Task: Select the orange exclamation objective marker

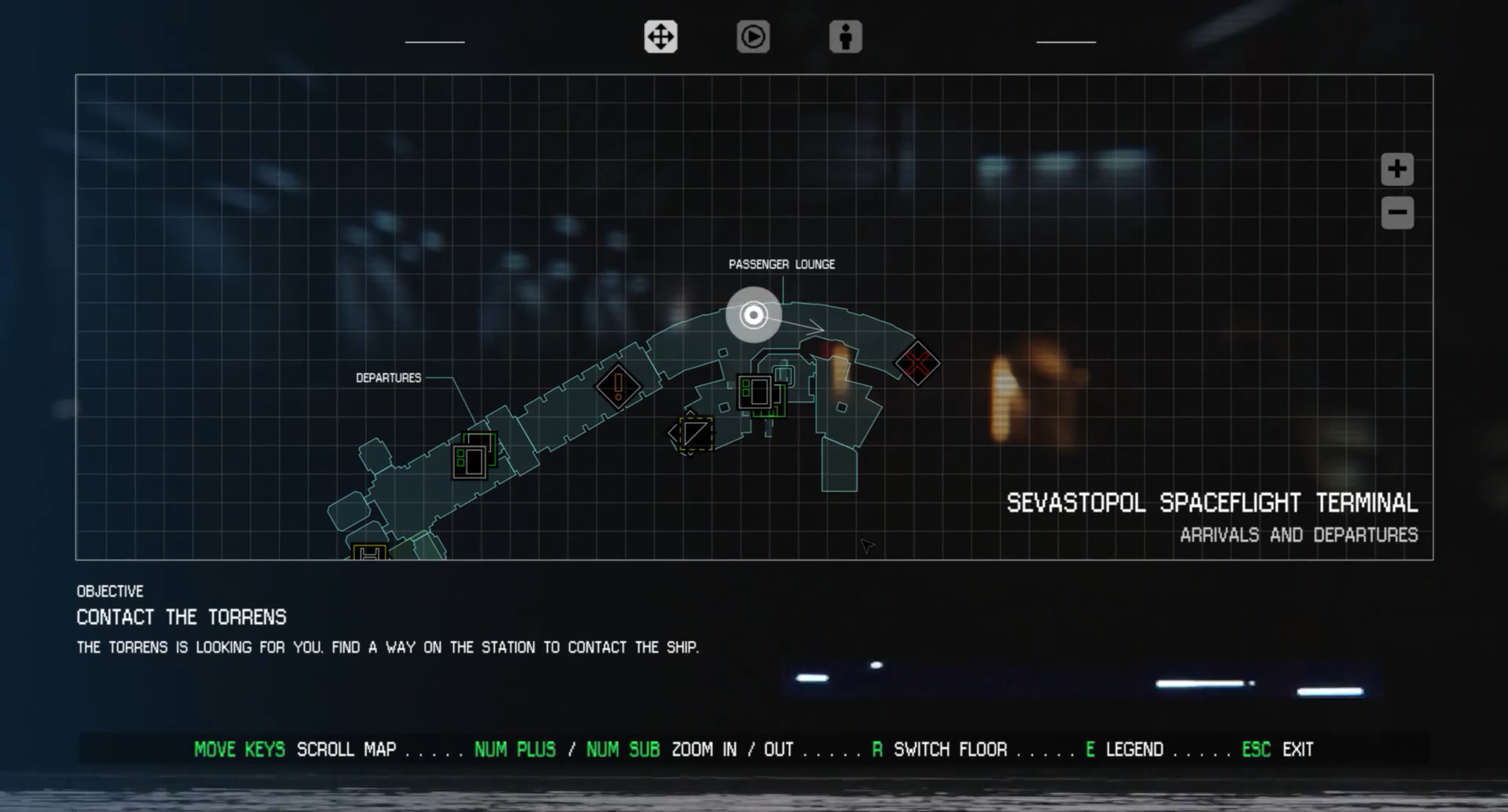Action: (x=618, y=386)
